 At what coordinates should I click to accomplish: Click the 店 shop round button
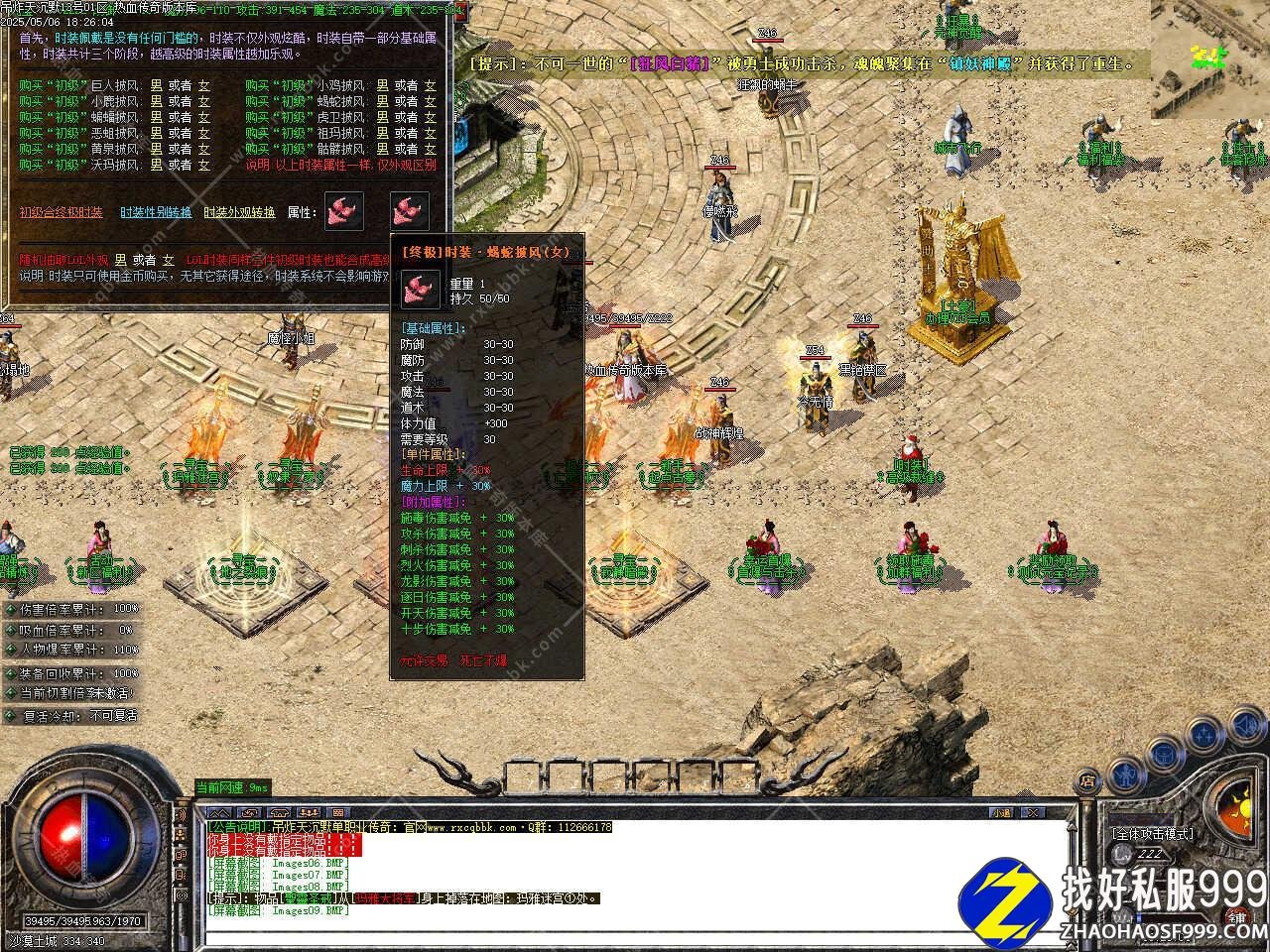1088,780
